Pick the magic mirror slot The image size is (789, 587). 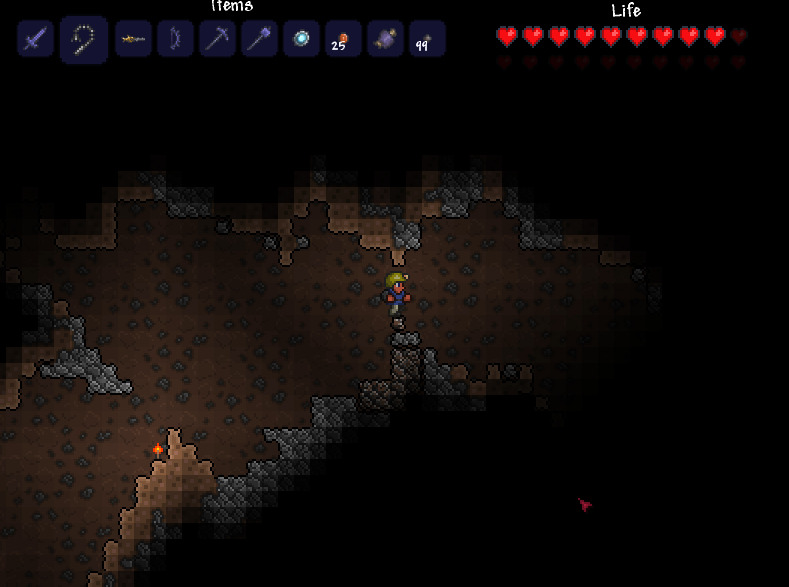pyautogui.click(x=301, y=40)
